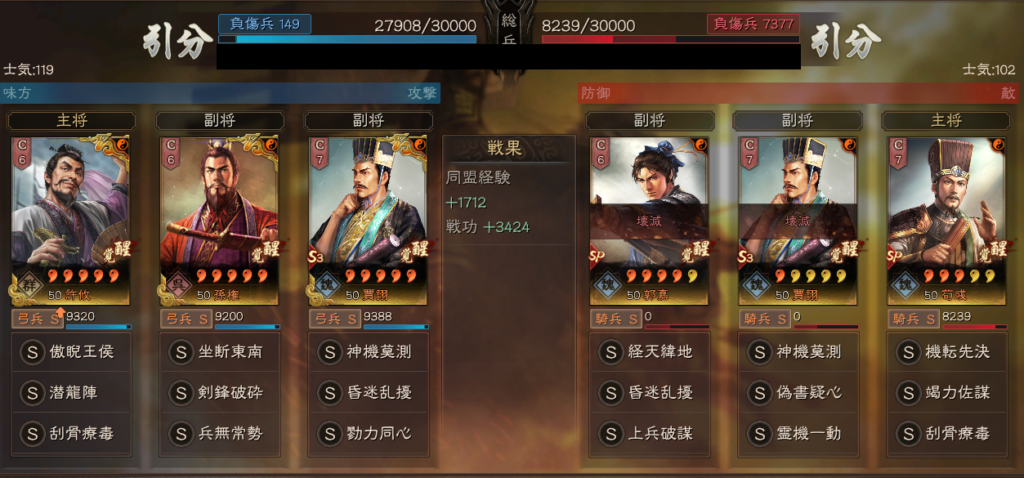Show details for skill 傲睨王侯
The image size is (1024, 478).
click(71, 352)
